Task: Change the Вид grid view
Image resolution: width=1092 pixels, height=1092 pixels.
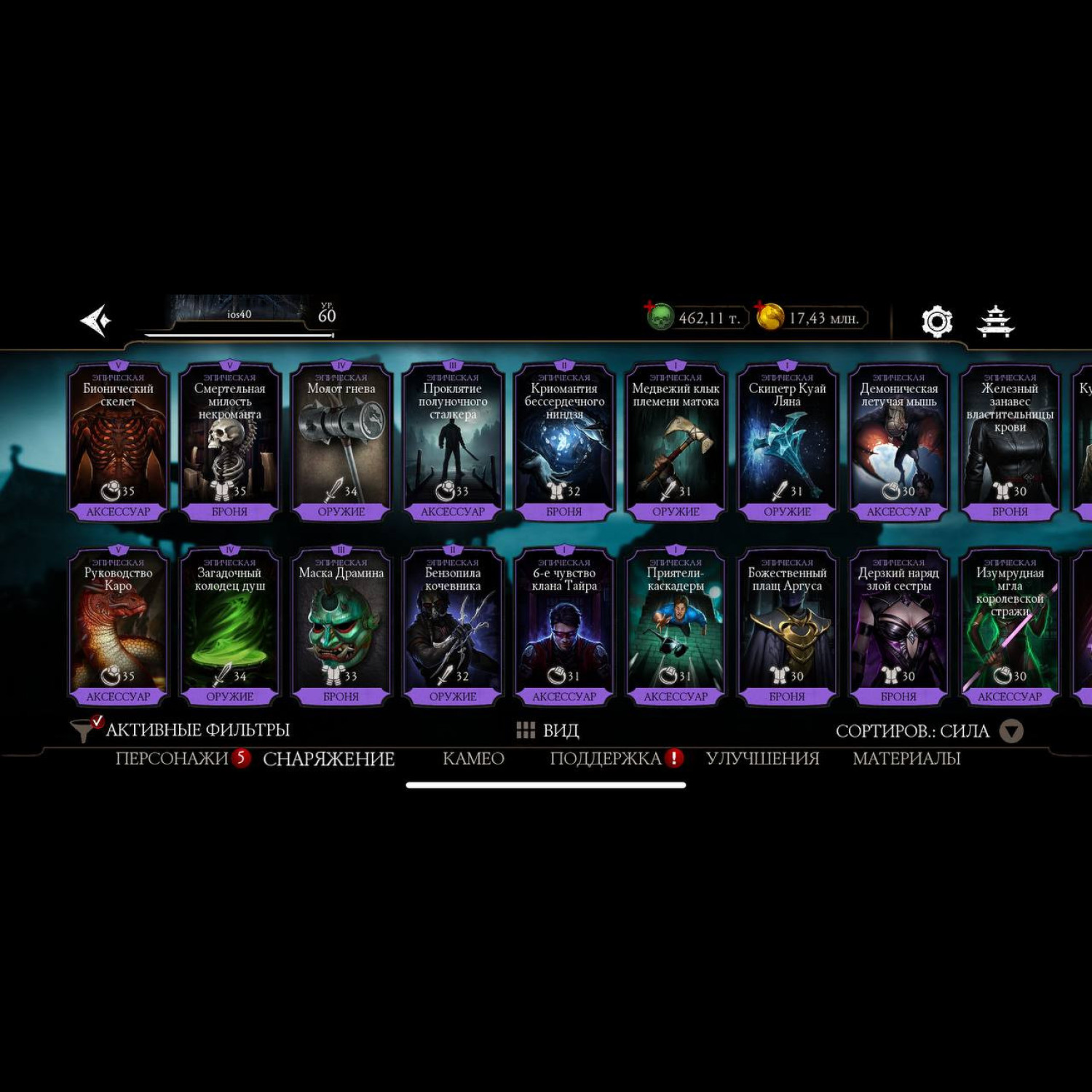Action: click(547, 730)
